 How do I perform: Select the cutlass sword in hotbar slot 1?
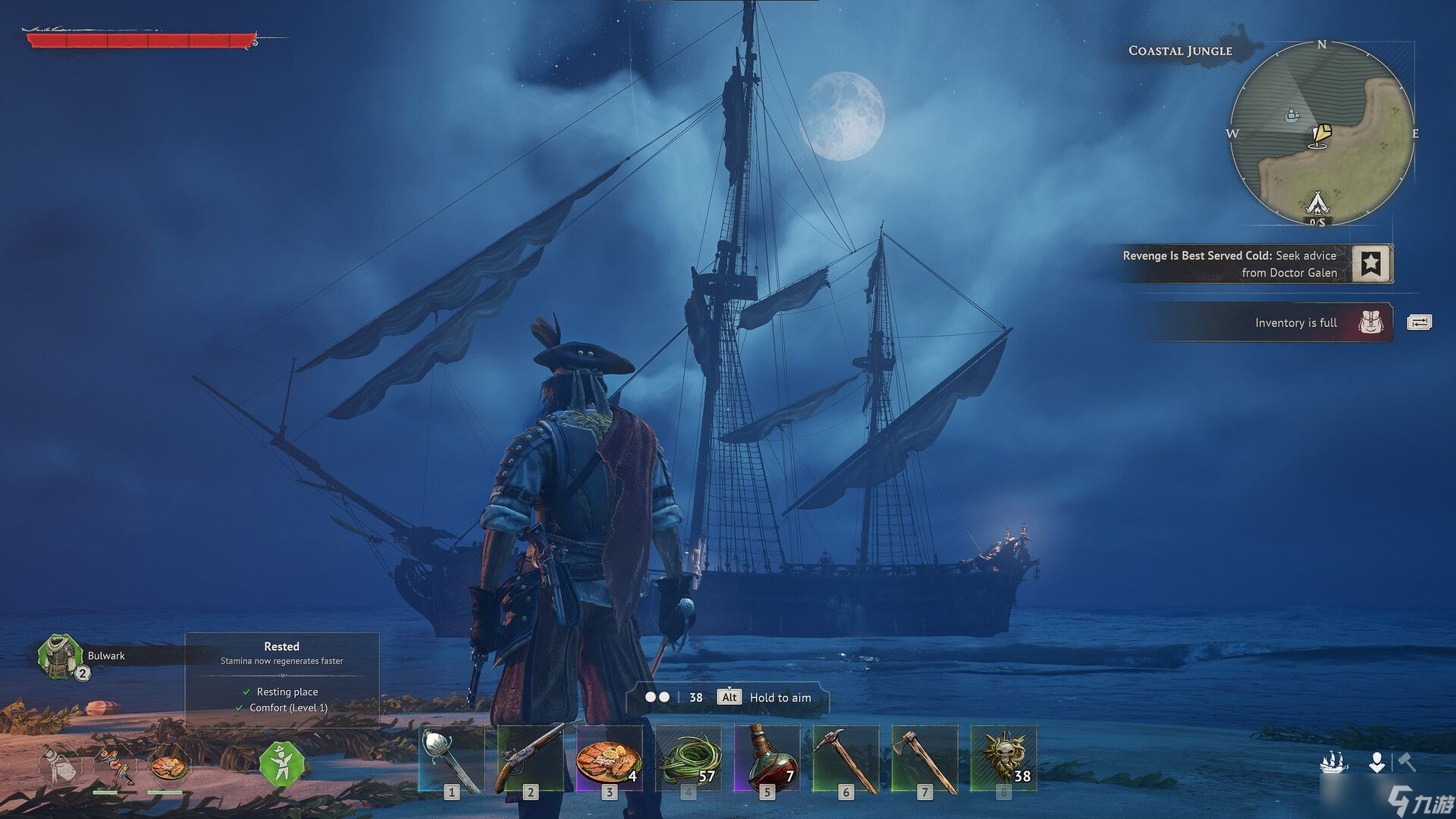click(451, 759)
